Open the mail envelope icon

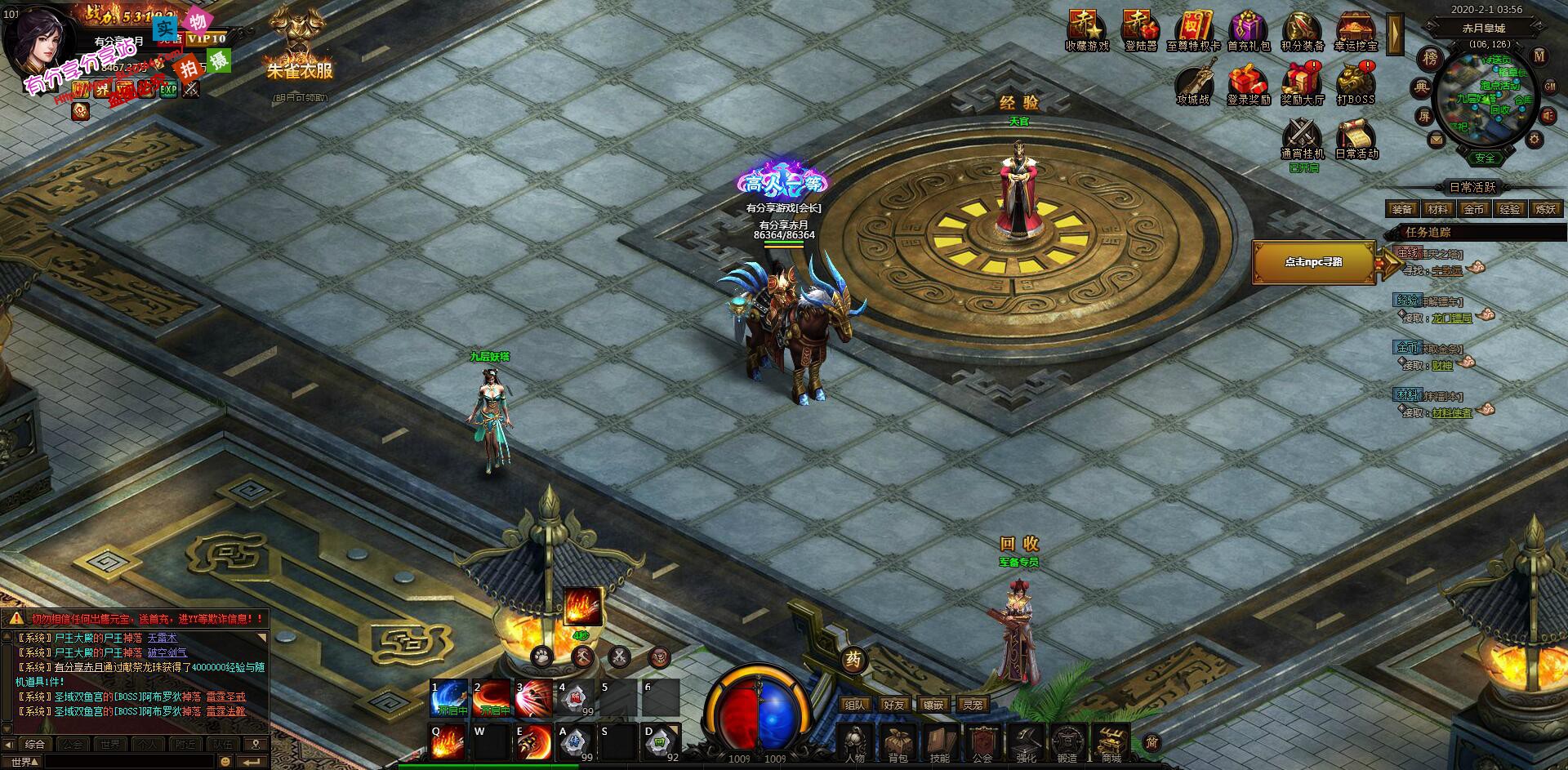(x=1436, y=140)
